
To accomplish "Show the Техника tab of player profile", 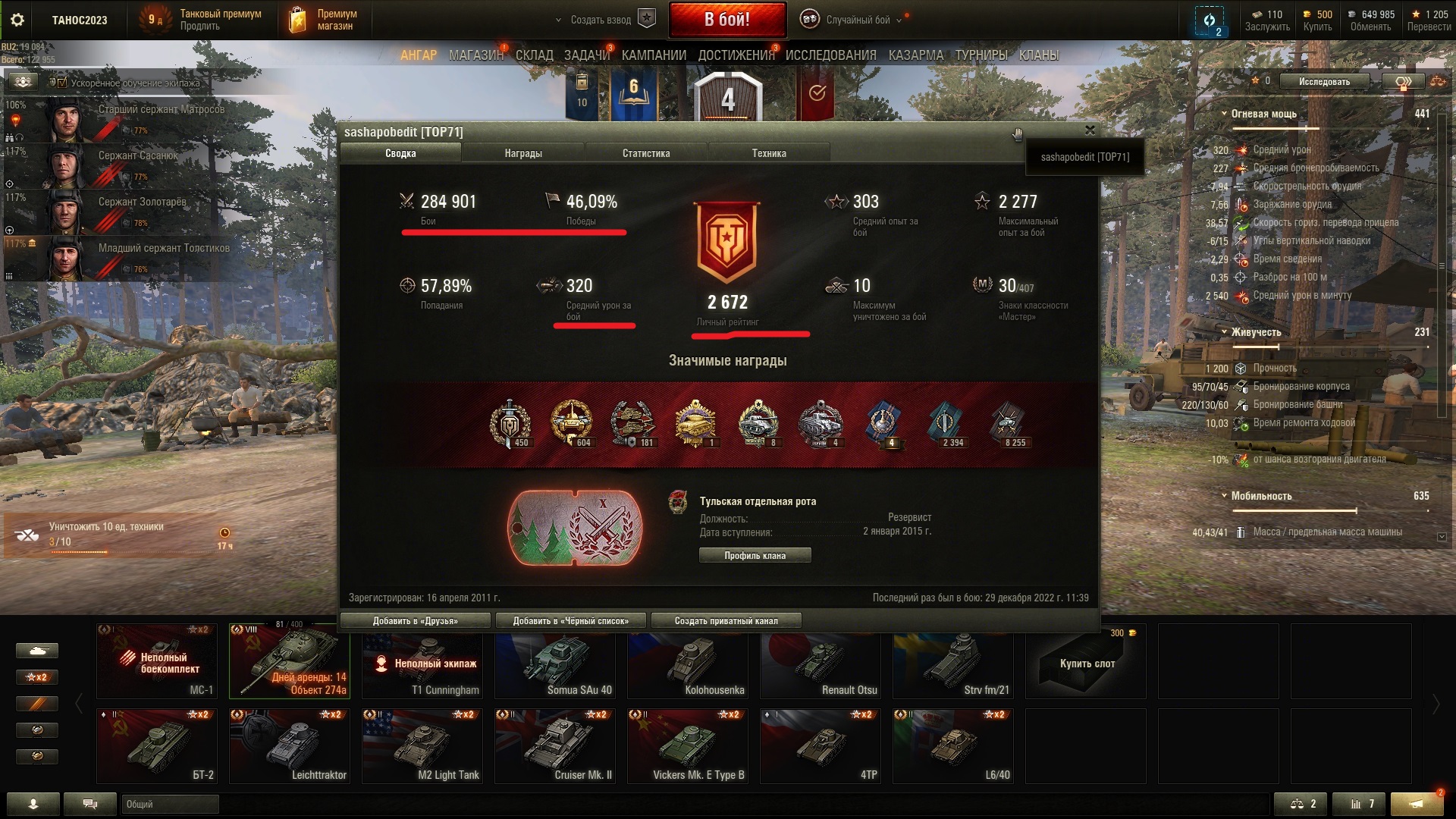I will click(x=769, y=153).
